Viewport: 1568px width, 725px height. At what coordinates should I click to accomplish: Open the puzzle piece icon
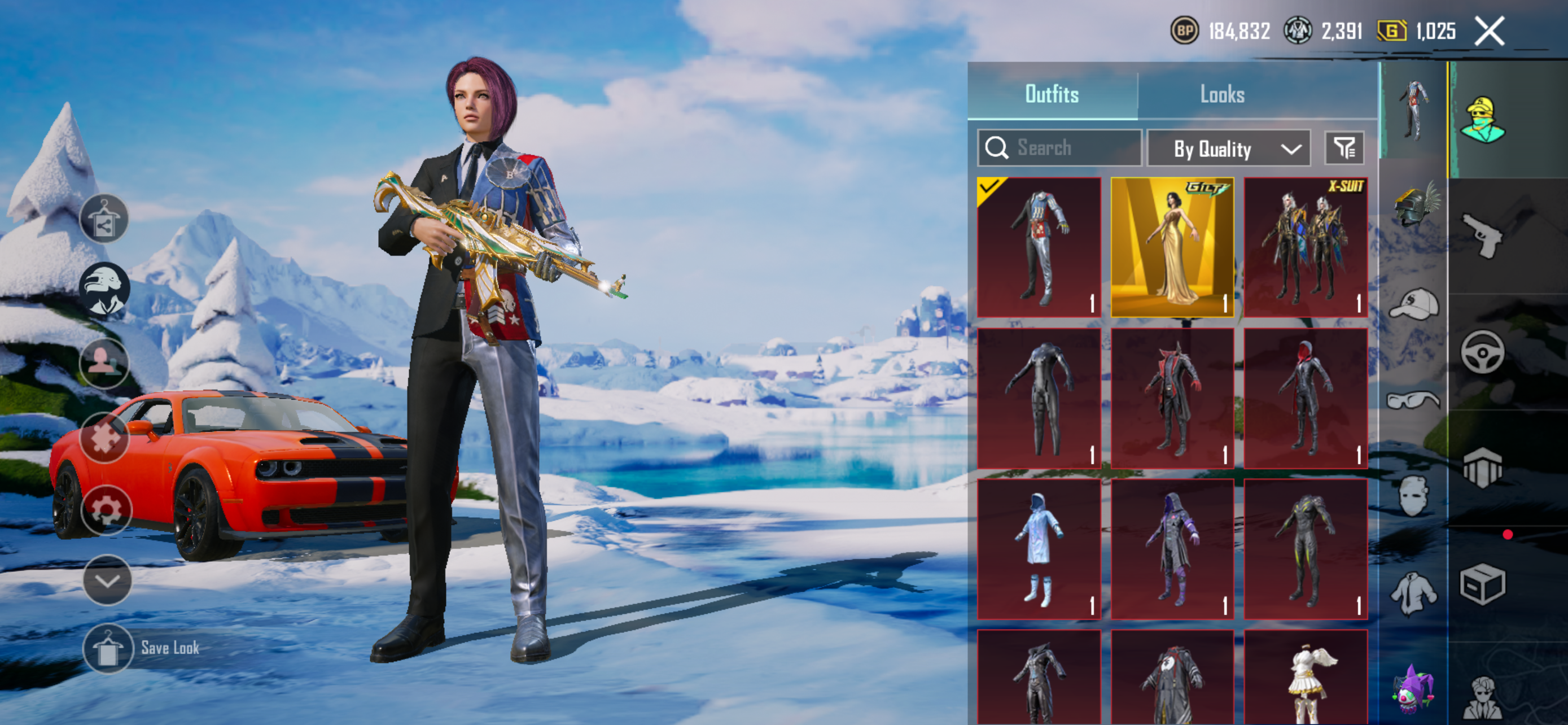pos(104,437)
